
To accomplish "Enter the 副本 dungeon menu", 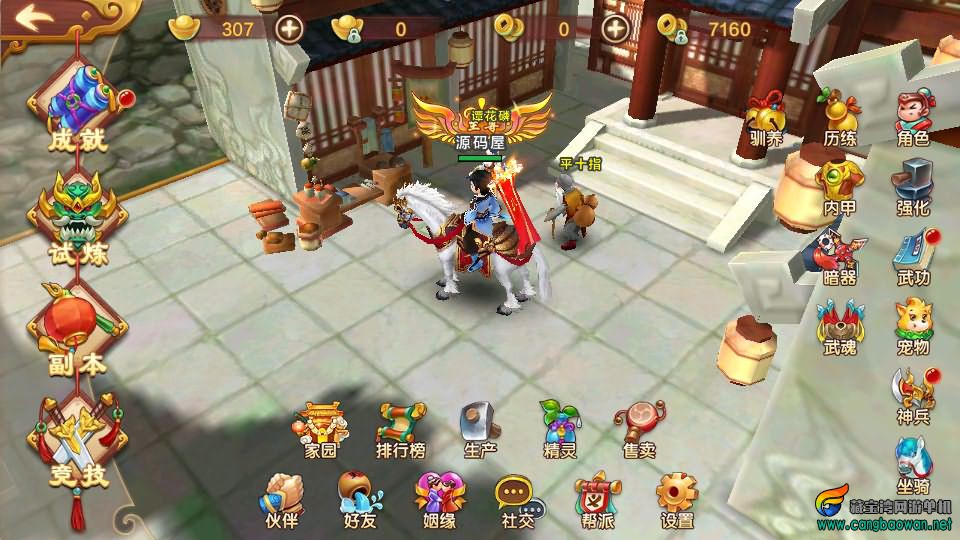I will [78, 328].
